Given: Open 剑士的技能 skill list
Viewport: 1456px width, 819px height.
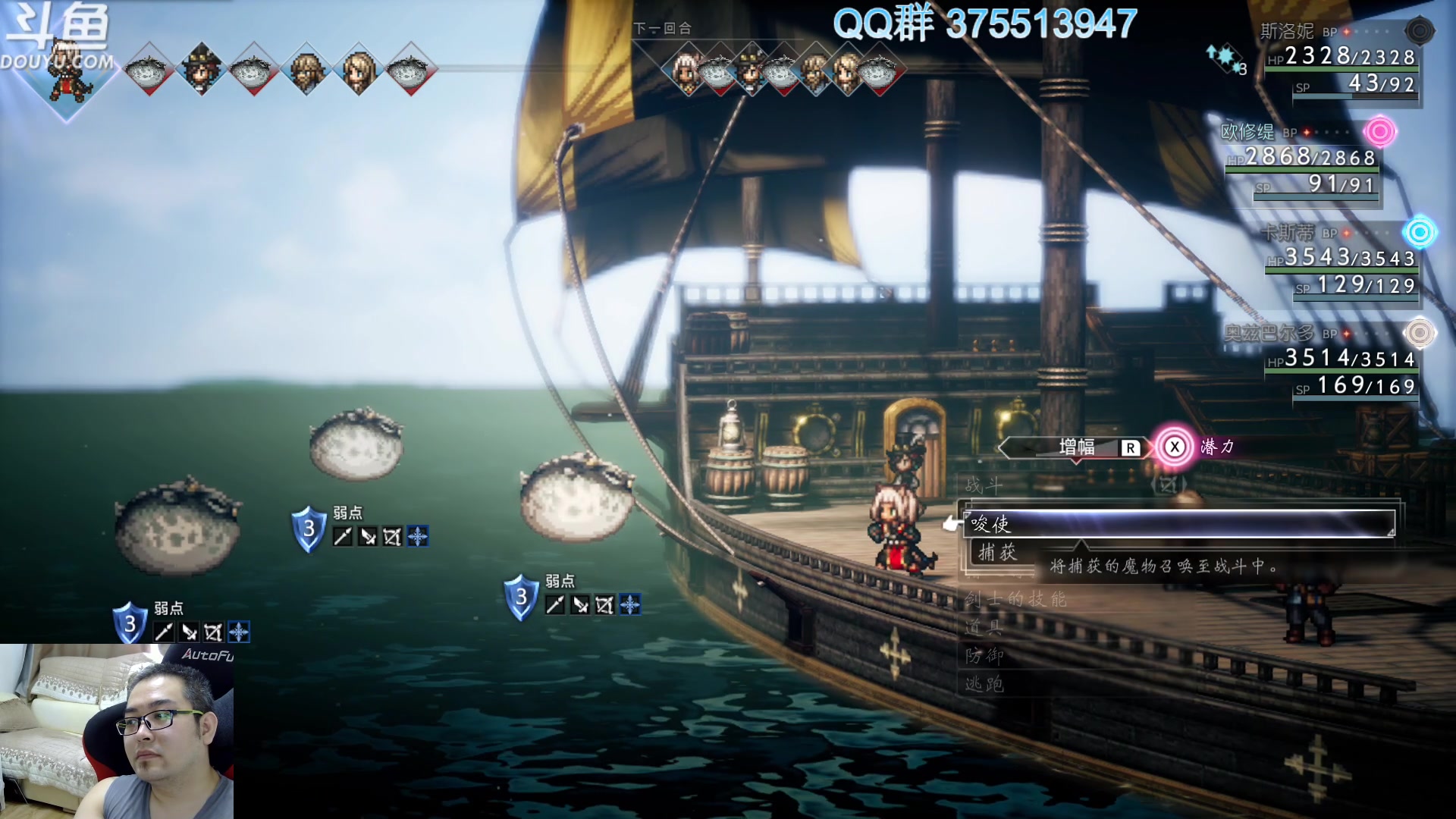Looking at the screenshot, I should 1015,600.
